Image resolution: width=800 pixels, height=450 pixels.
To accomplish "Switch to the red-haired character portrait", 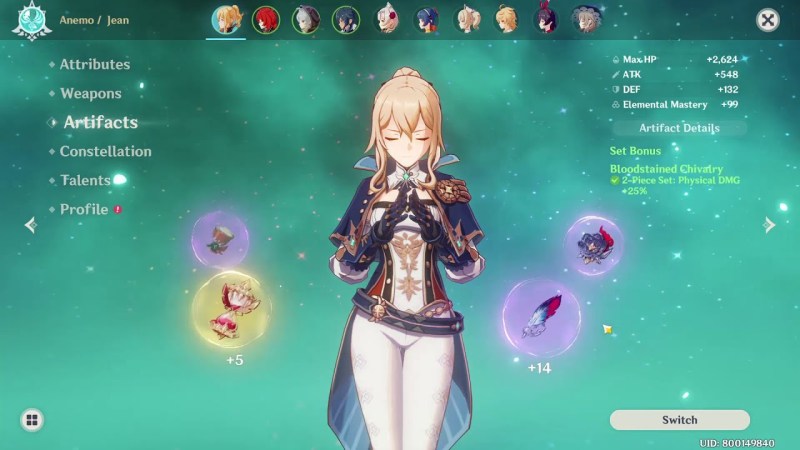I will pos(266,20).
